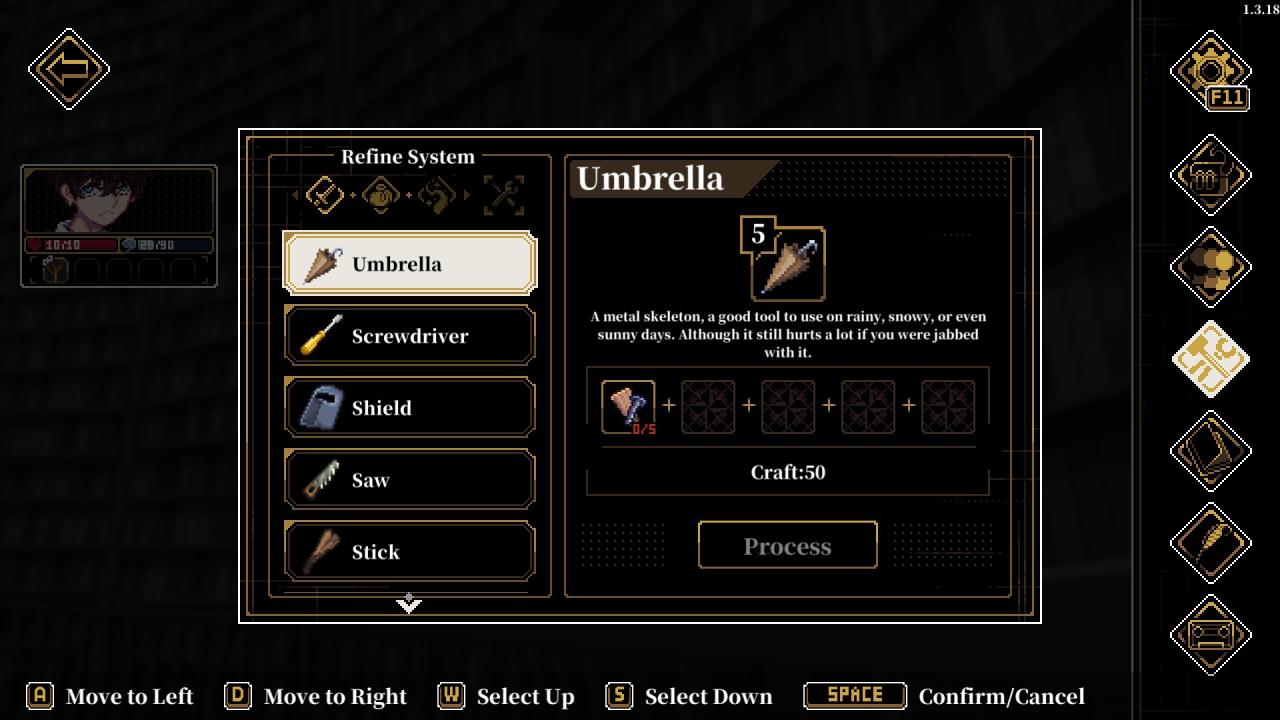The width and height of the screenshot is (1280, 720).
Task: Open the stacked cards icon
Action: [x=1210, y=451]
